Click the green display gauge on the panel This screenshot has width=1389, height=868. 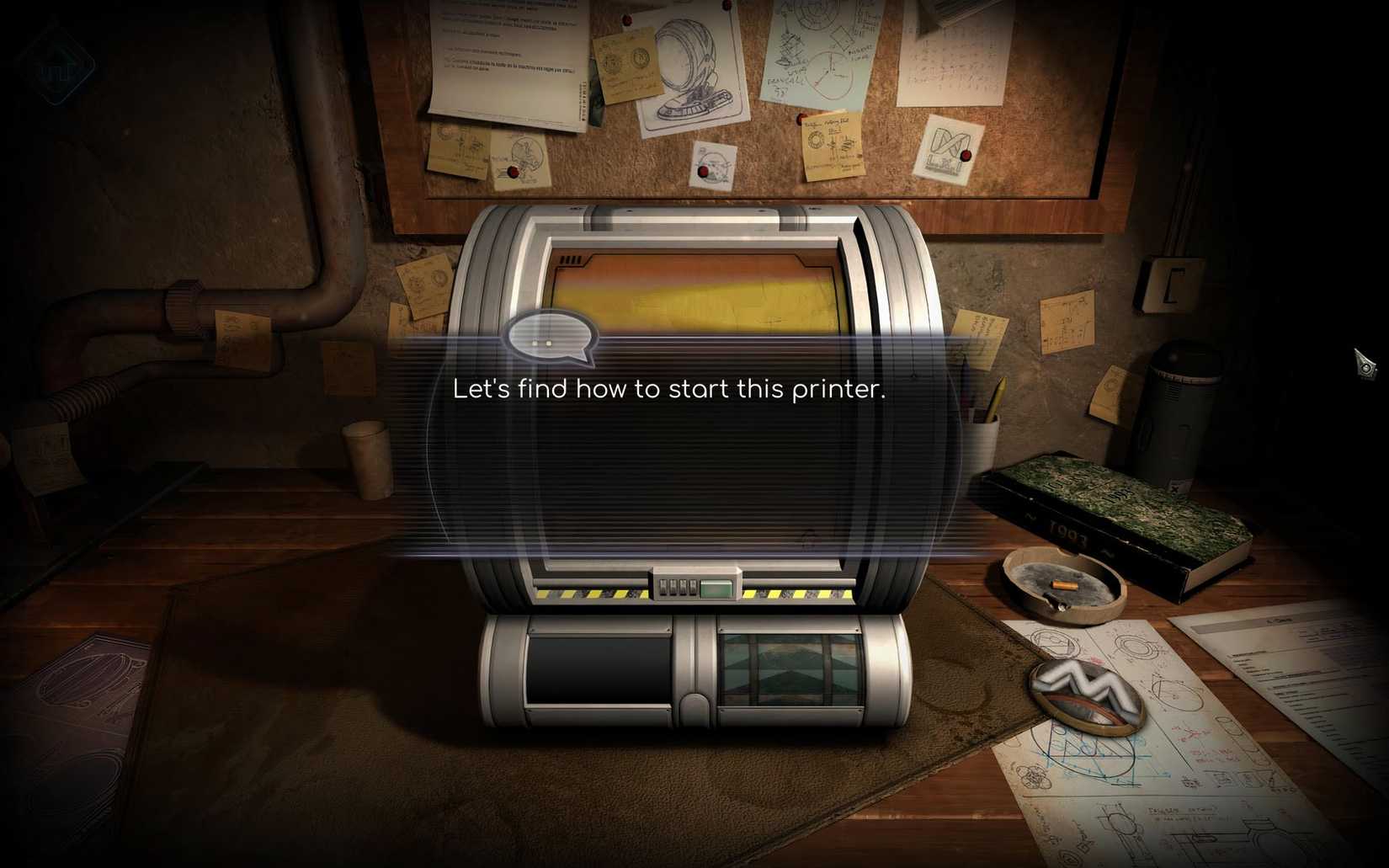pyautogui.click(x=716, y=588)
